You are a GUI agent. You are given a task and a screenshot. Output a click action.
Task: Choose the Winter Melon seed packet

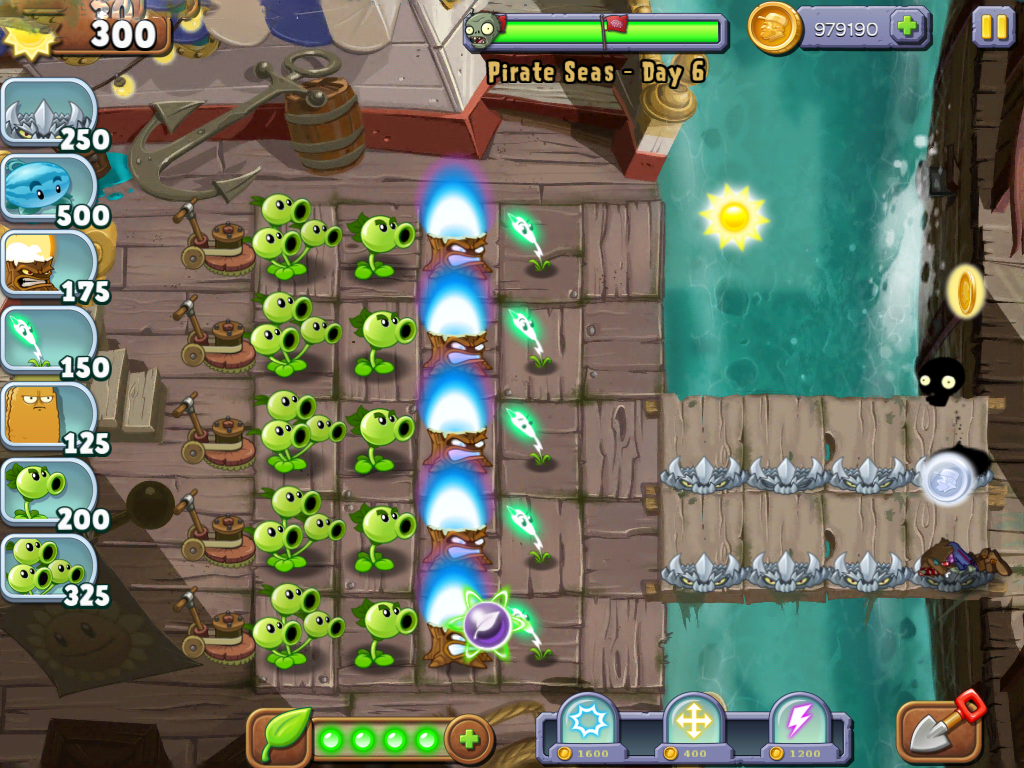click(x=48, y=190)
